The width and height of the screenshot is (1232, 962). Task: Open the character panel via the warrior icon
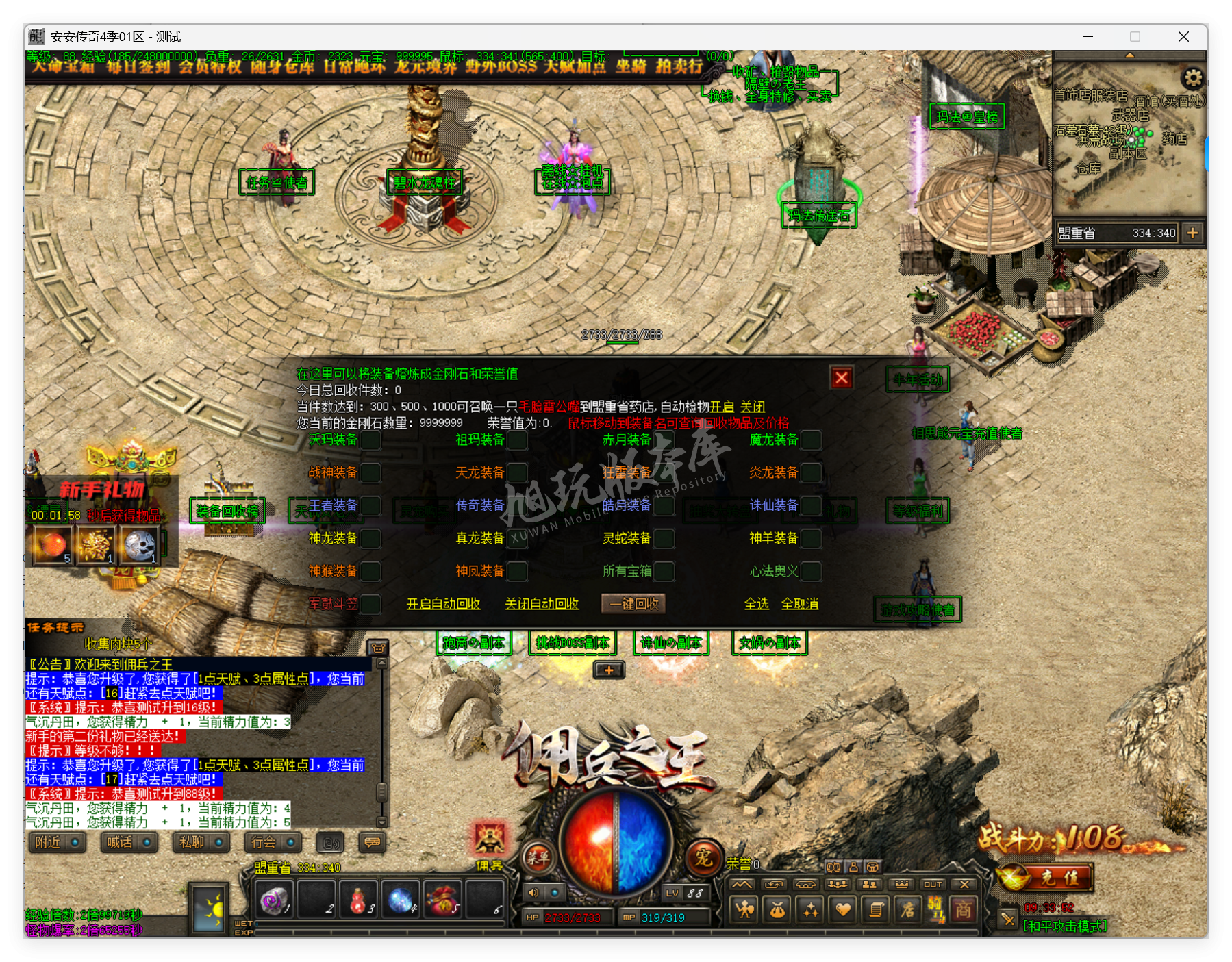pos(744,911)
